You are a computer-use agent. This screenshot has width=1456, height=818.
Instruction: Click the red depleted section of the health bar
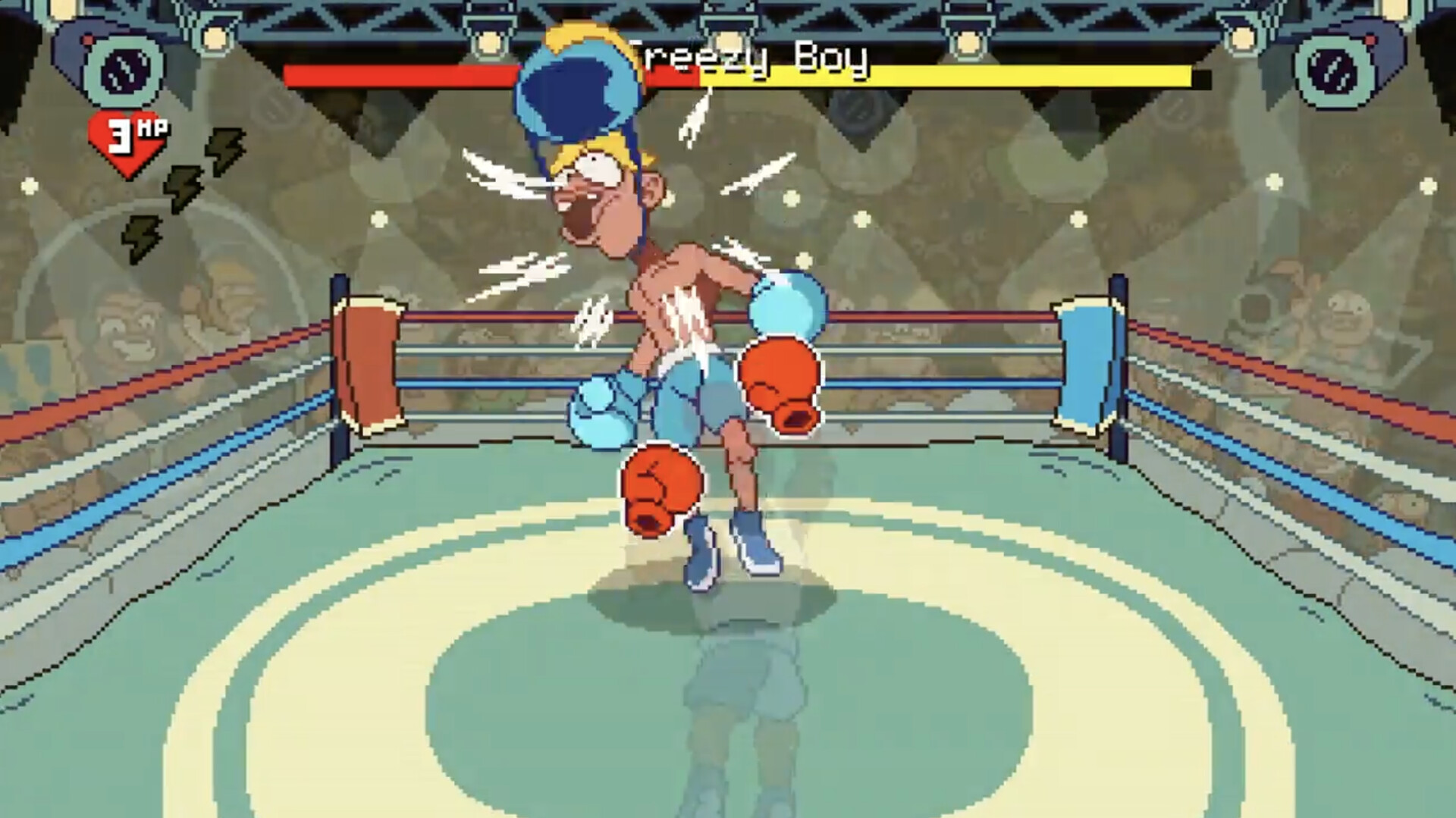tap(394, 76)
